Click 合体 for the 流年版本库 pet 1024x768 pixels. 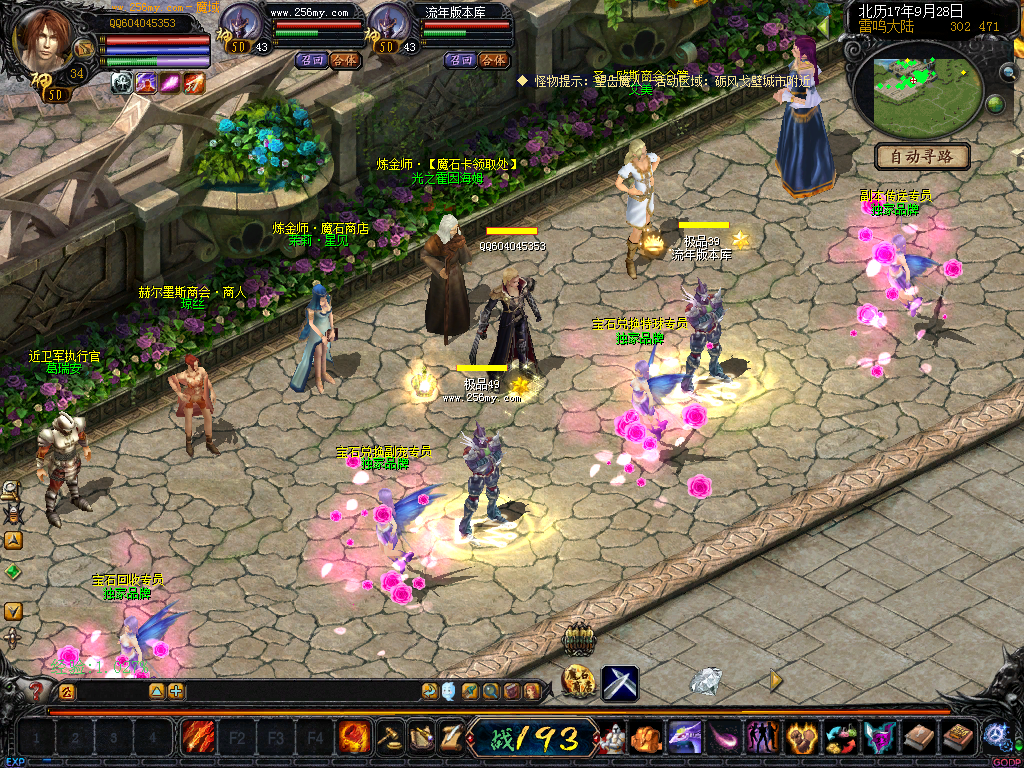[x=492, y=60]
